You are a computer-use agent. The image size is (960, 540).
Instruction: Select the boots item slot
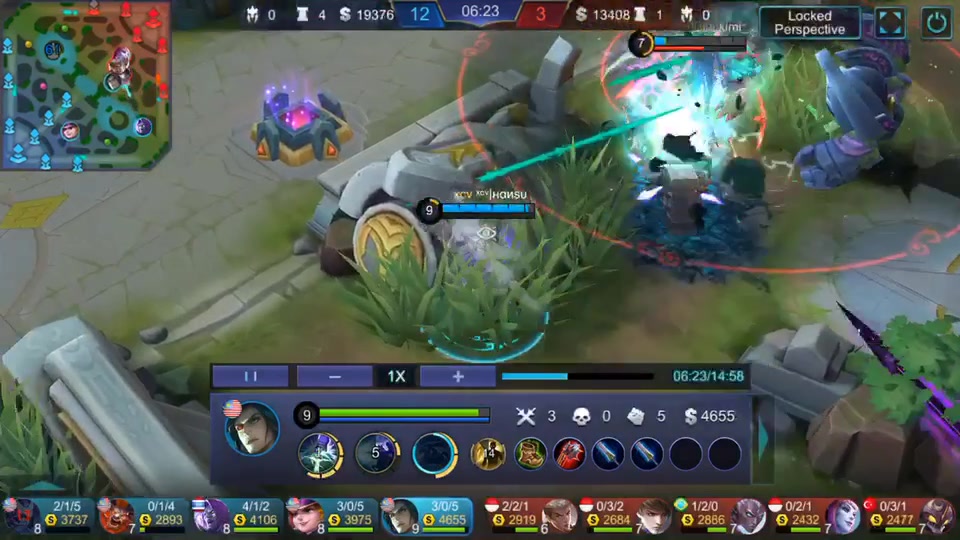pyautogui.click(x=530, y=453)
